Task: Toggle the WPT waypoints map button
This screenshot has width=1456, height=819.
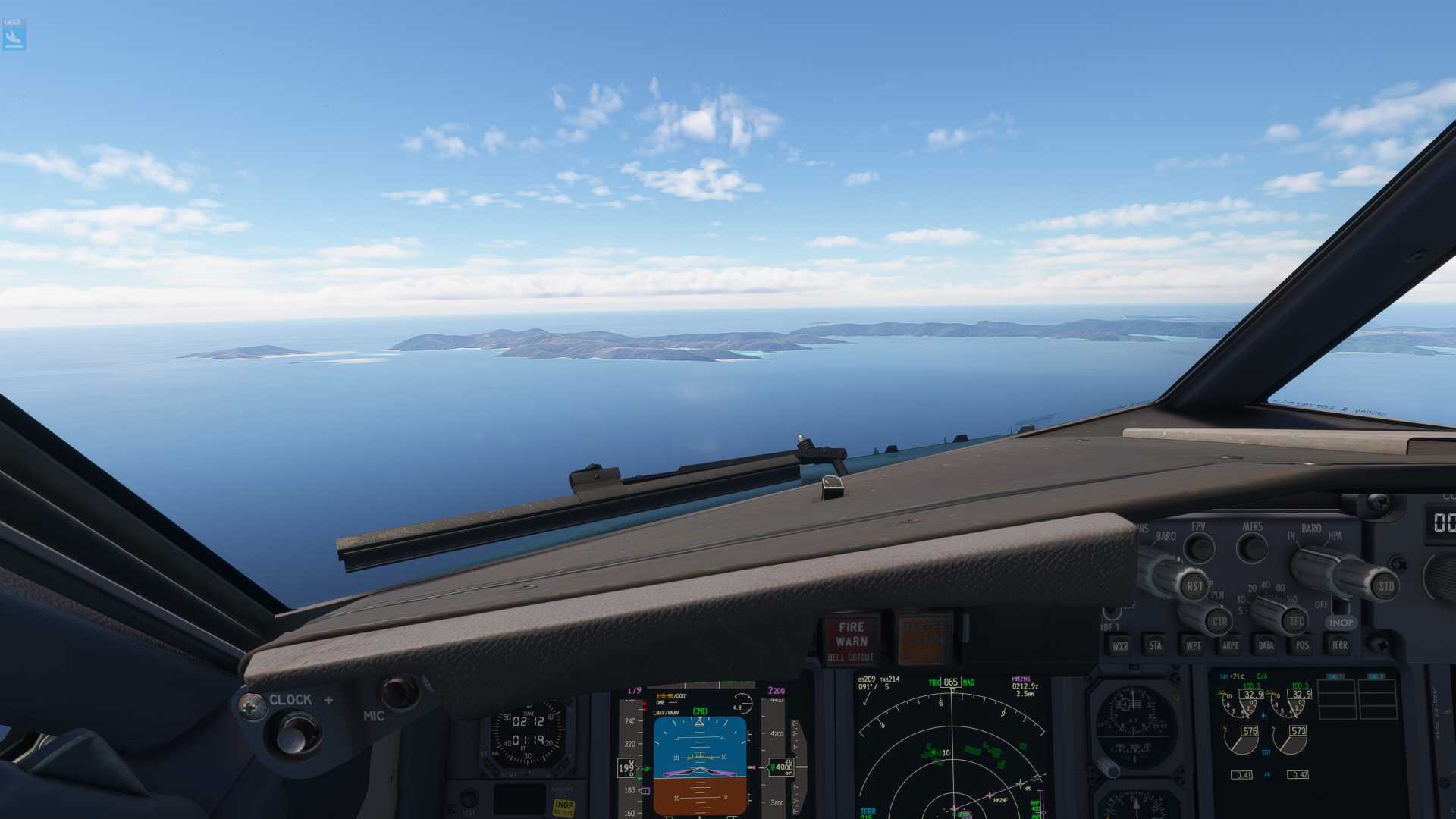Action: tap(1193, 645)
